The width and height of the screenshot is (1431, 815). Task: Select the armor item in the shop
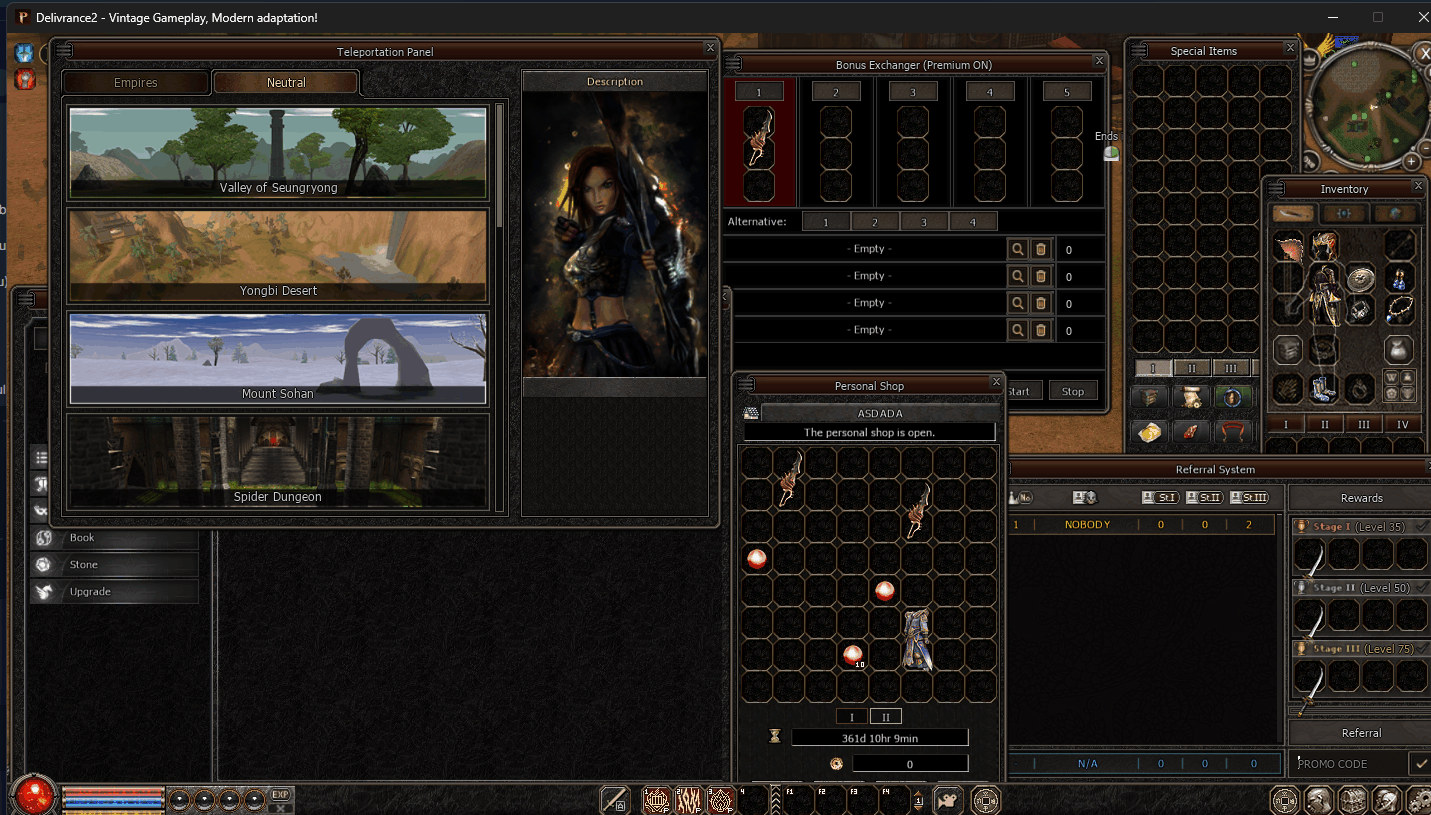tap(916, 640)
